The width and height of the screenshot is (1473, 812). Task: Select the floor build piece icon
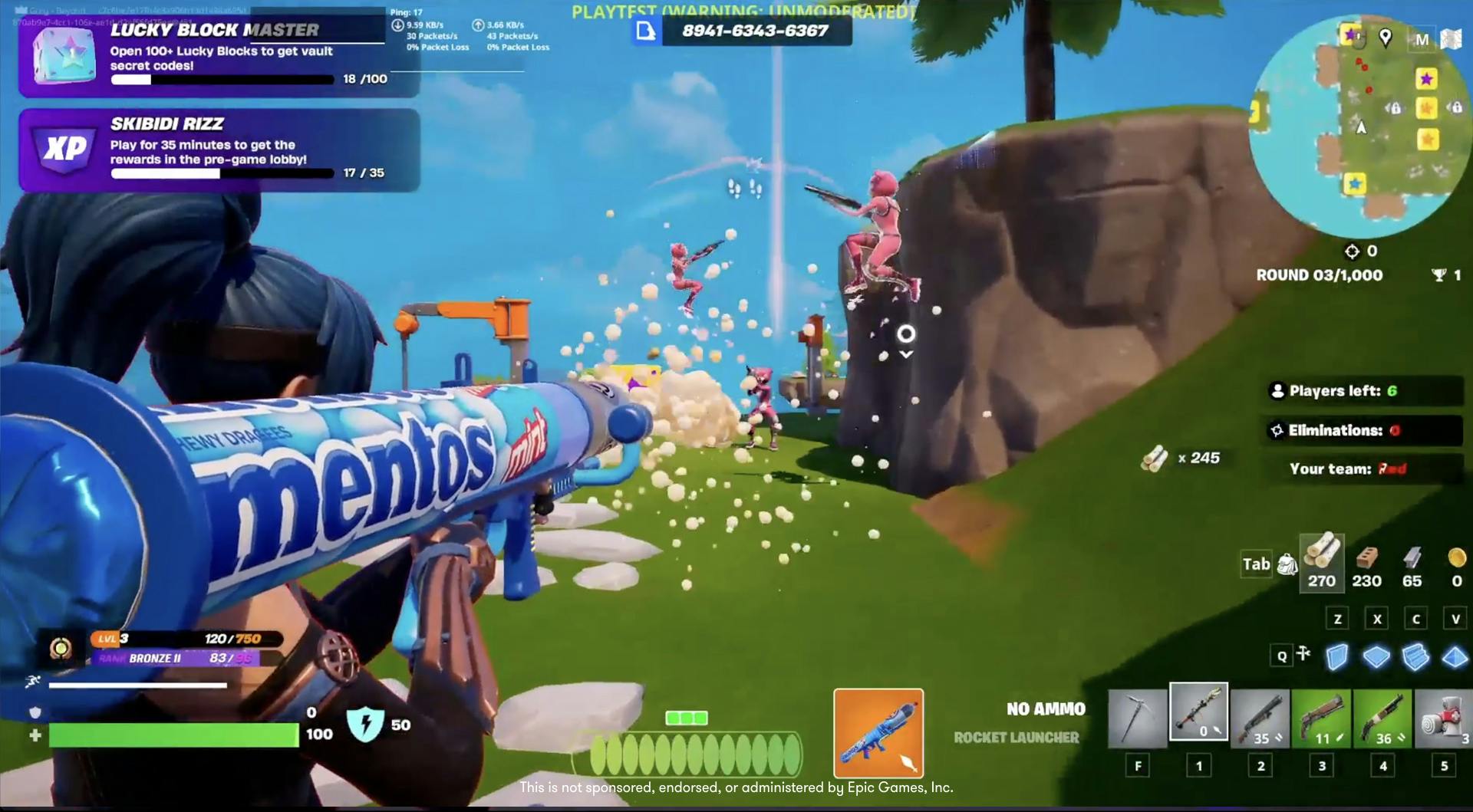pos(1377,656)
